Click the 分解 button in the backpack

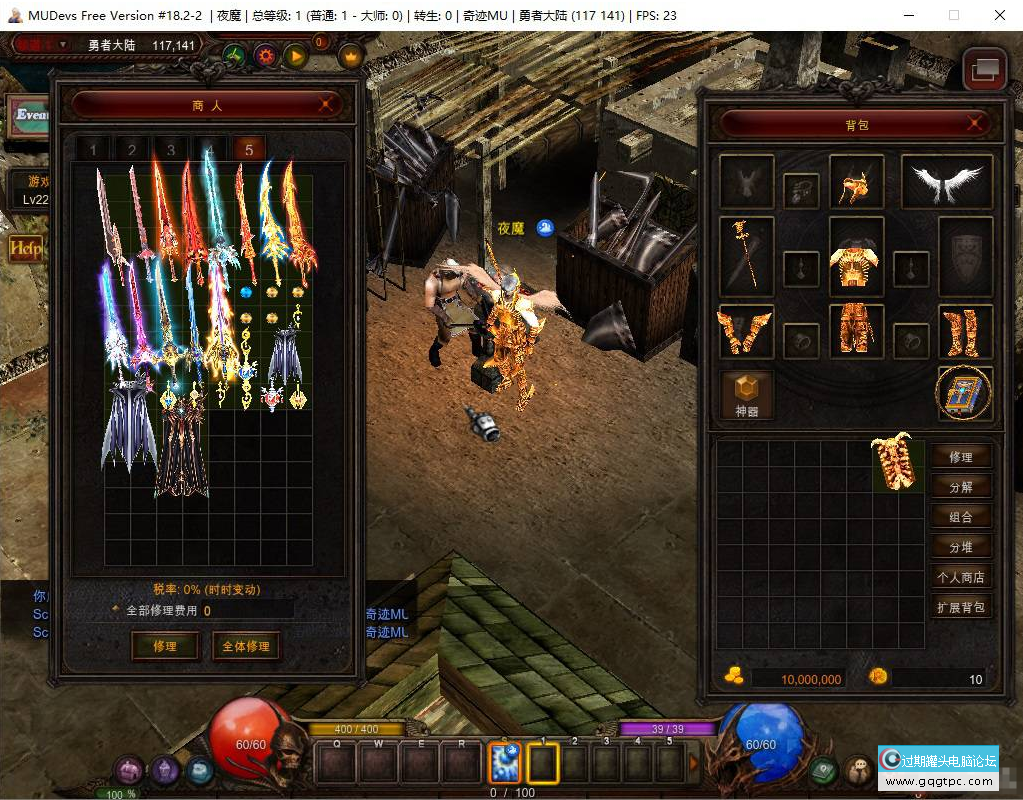coord(961,487)
